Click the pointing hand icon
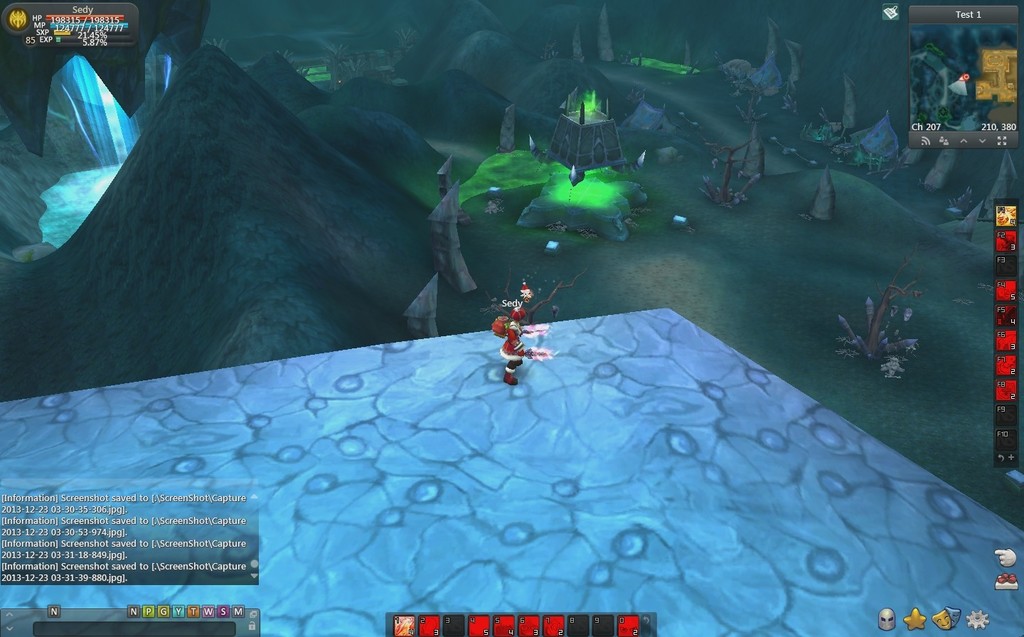The width and height of the screenshot is (1024, 637). coord(1005,557)
